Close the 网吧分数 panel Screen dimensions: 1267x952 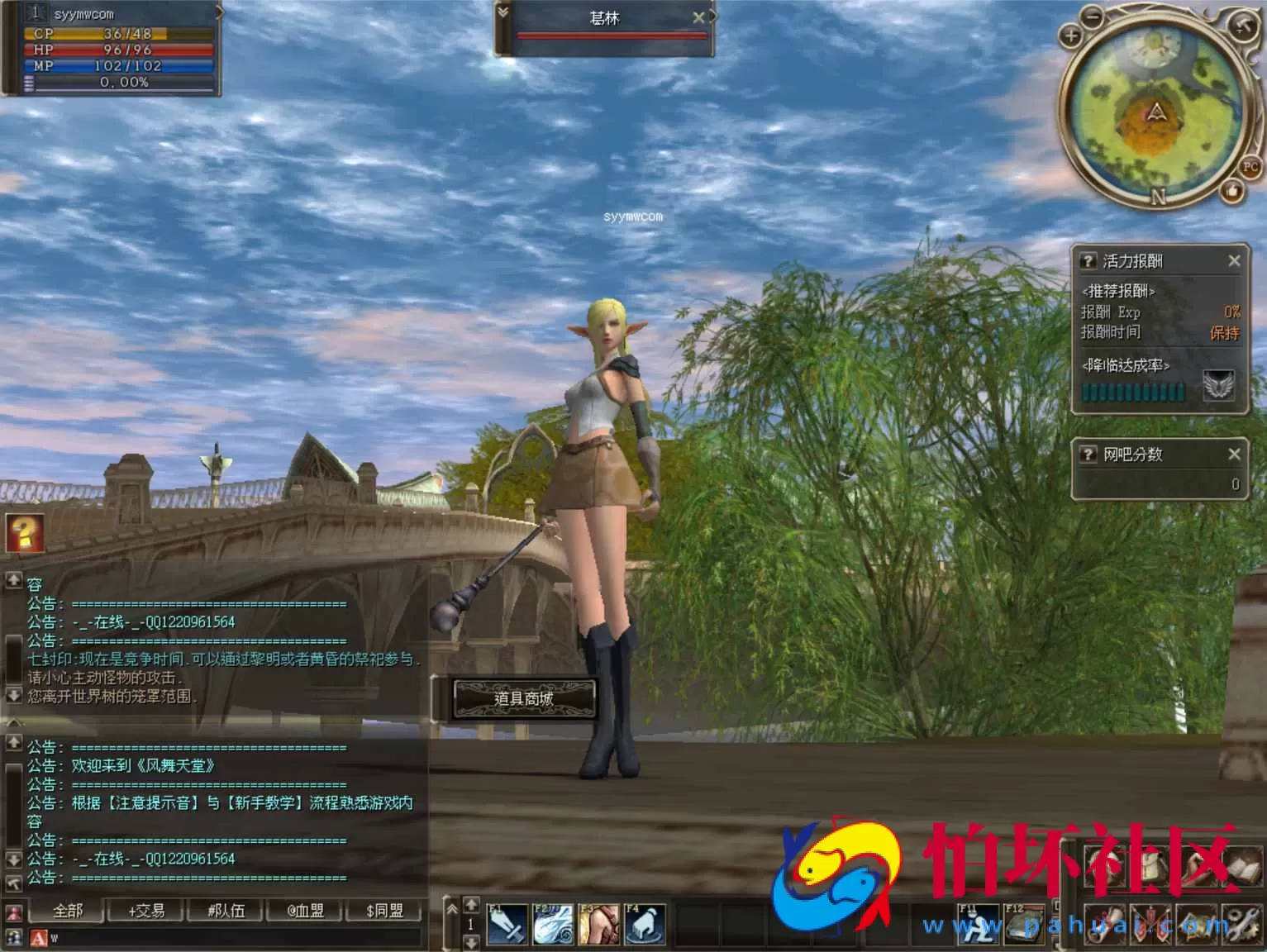[1234, 454]
